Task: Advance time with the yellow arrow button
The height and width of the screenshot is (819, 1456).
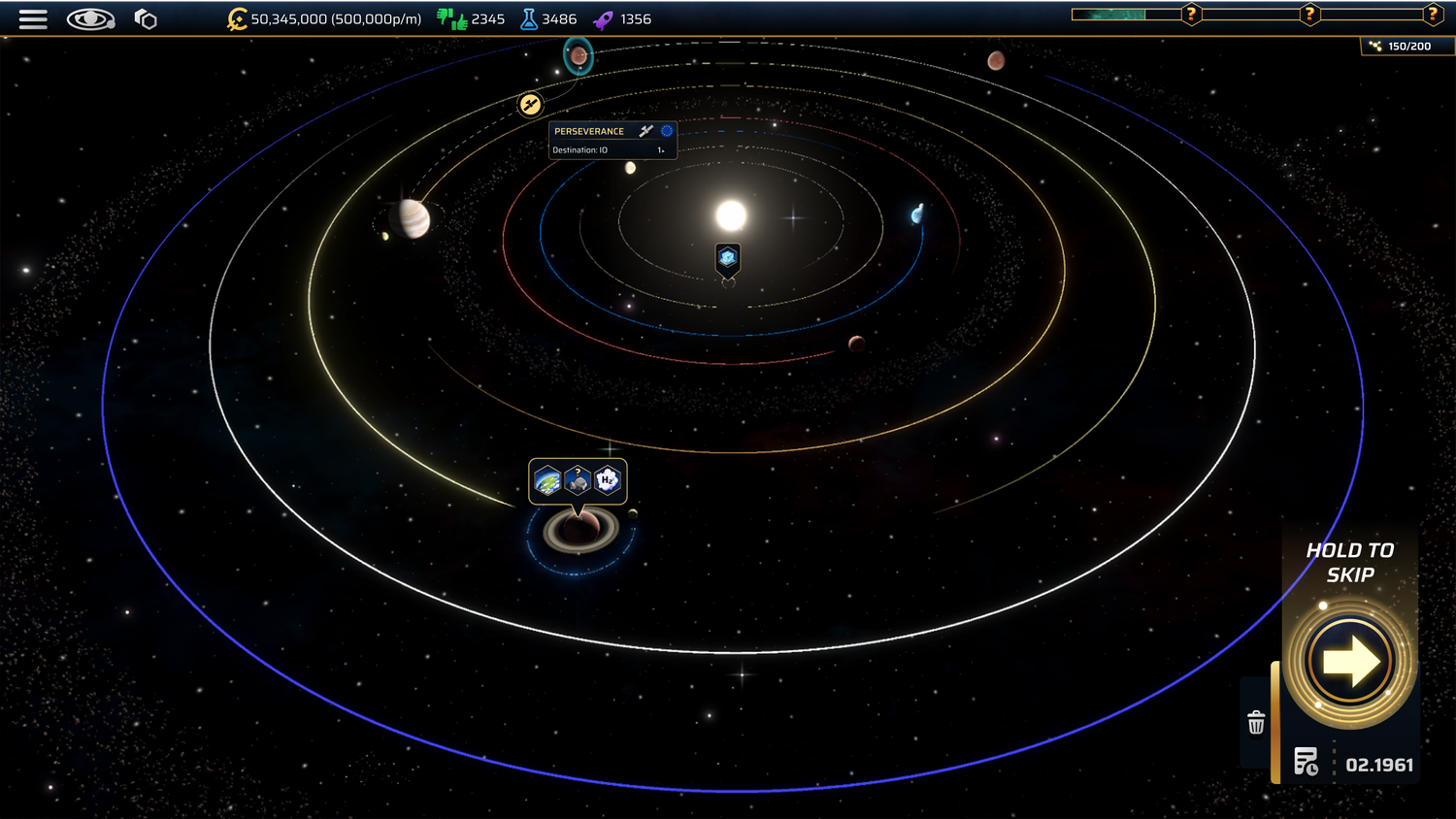Action: click(1350, 662)
